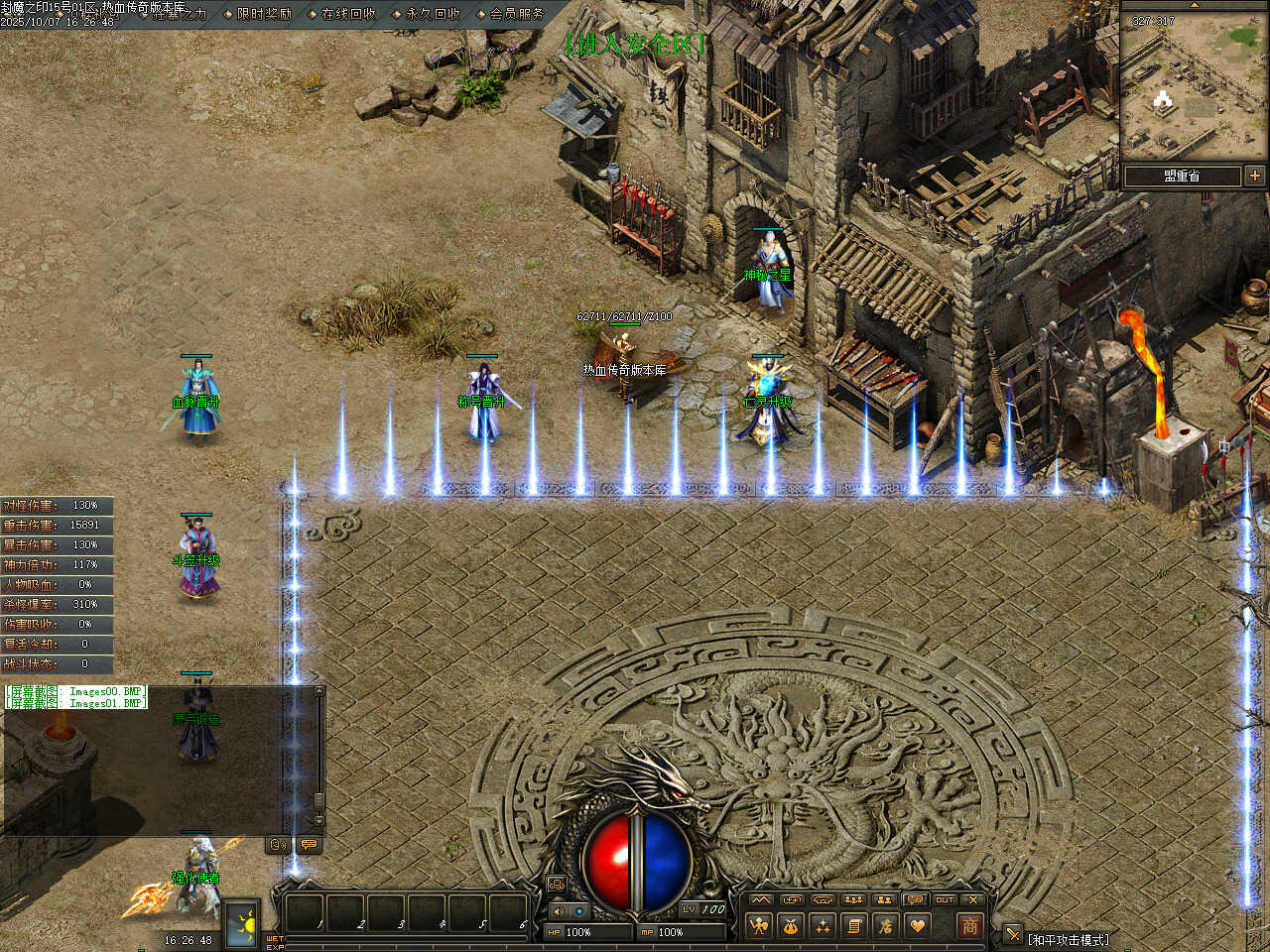Close the game with the X button
The image size is (1270, 952).
coord(973,900)
